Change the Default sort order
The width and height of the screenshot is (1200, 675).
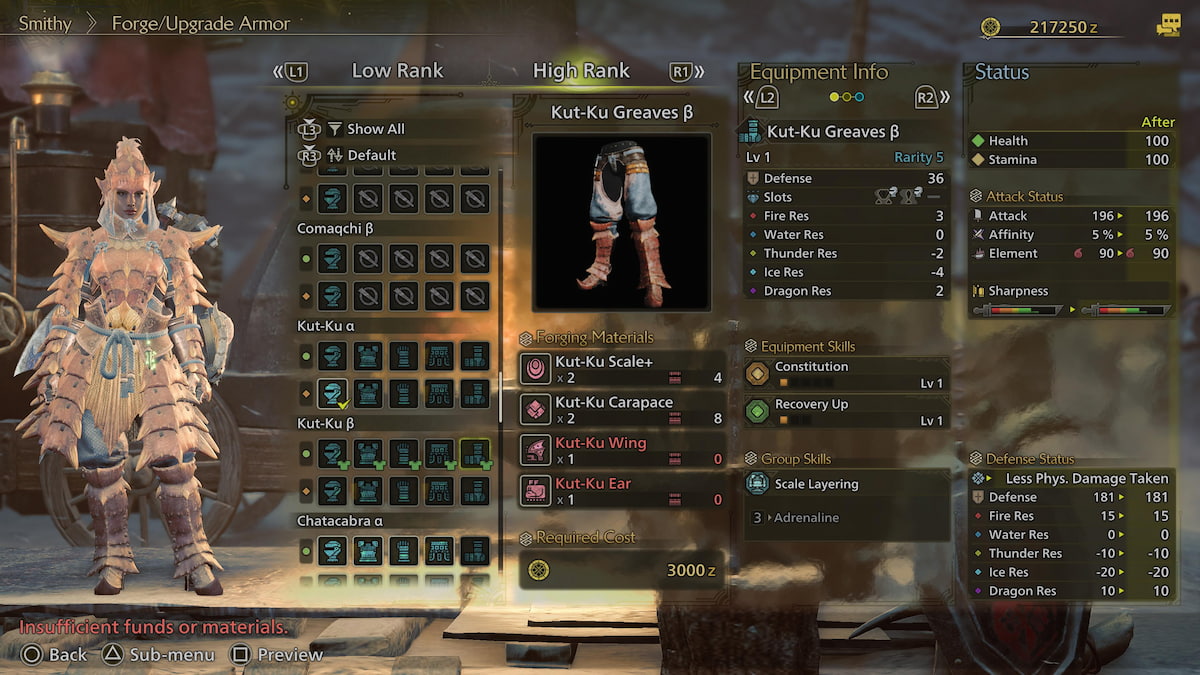(x=371, y=155)
